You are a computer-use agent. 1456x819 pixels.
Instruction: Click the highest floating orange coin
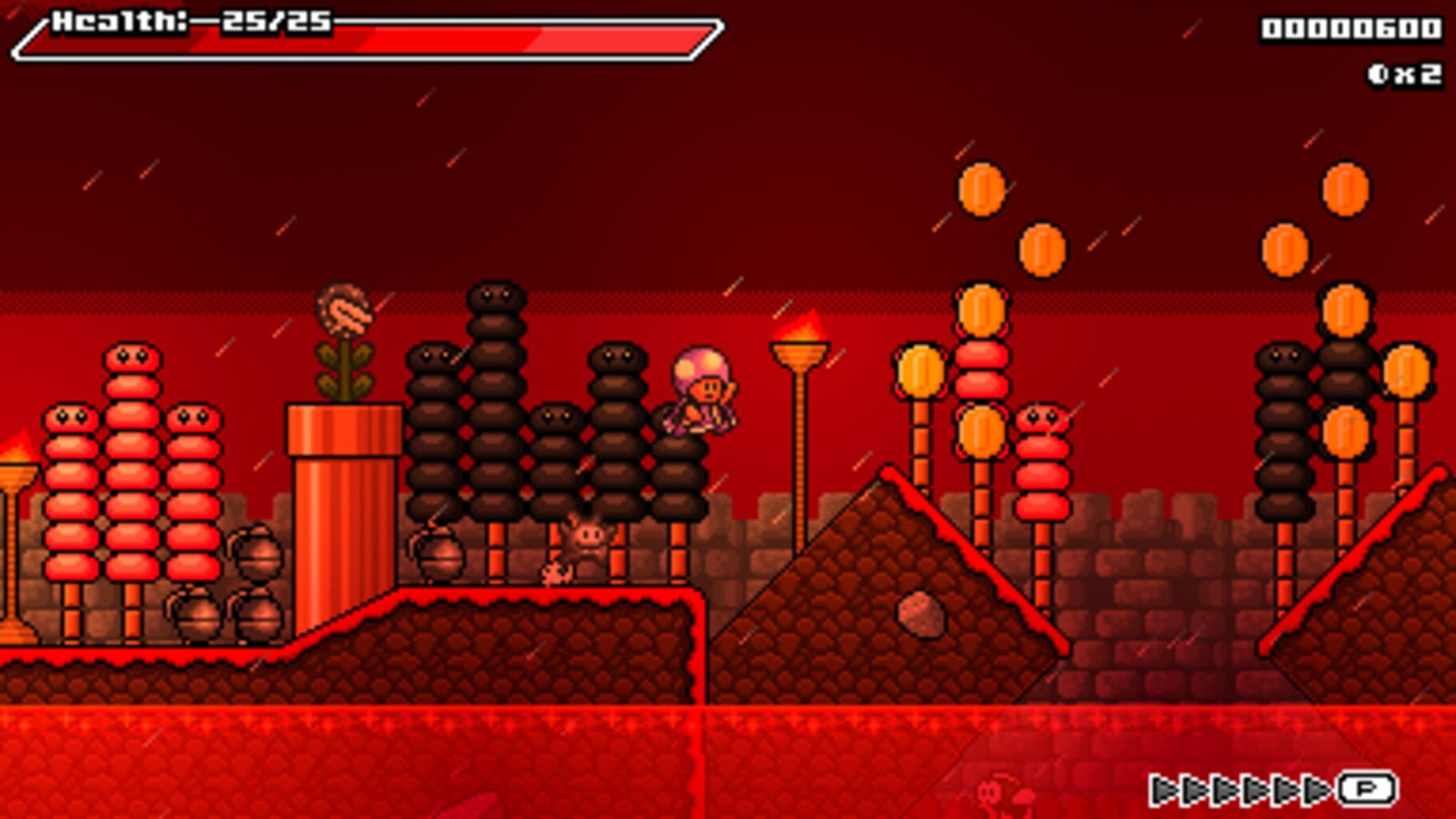(x=982, y=190)
